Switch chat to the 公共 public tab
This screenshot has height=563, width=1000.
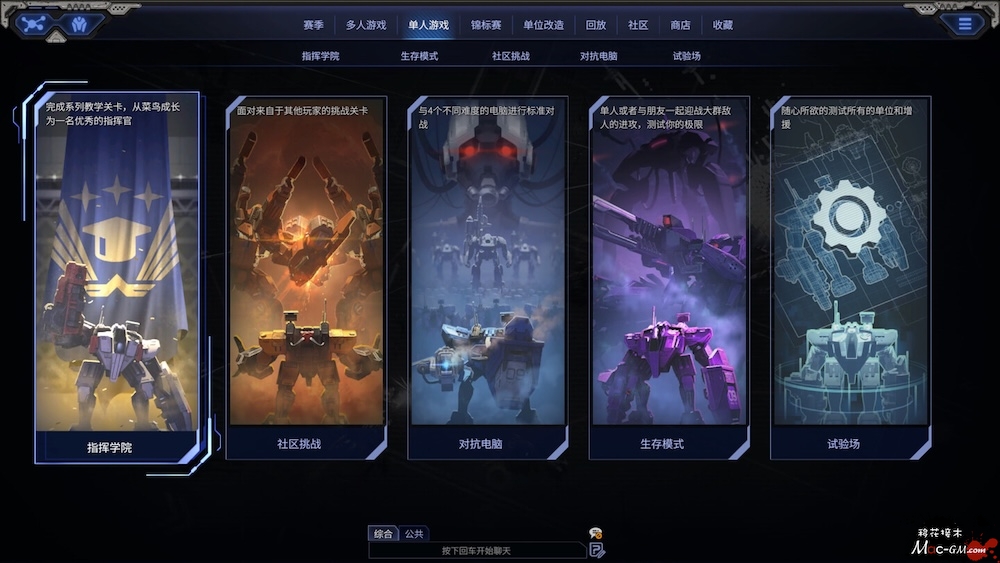[x=414, y=534]
